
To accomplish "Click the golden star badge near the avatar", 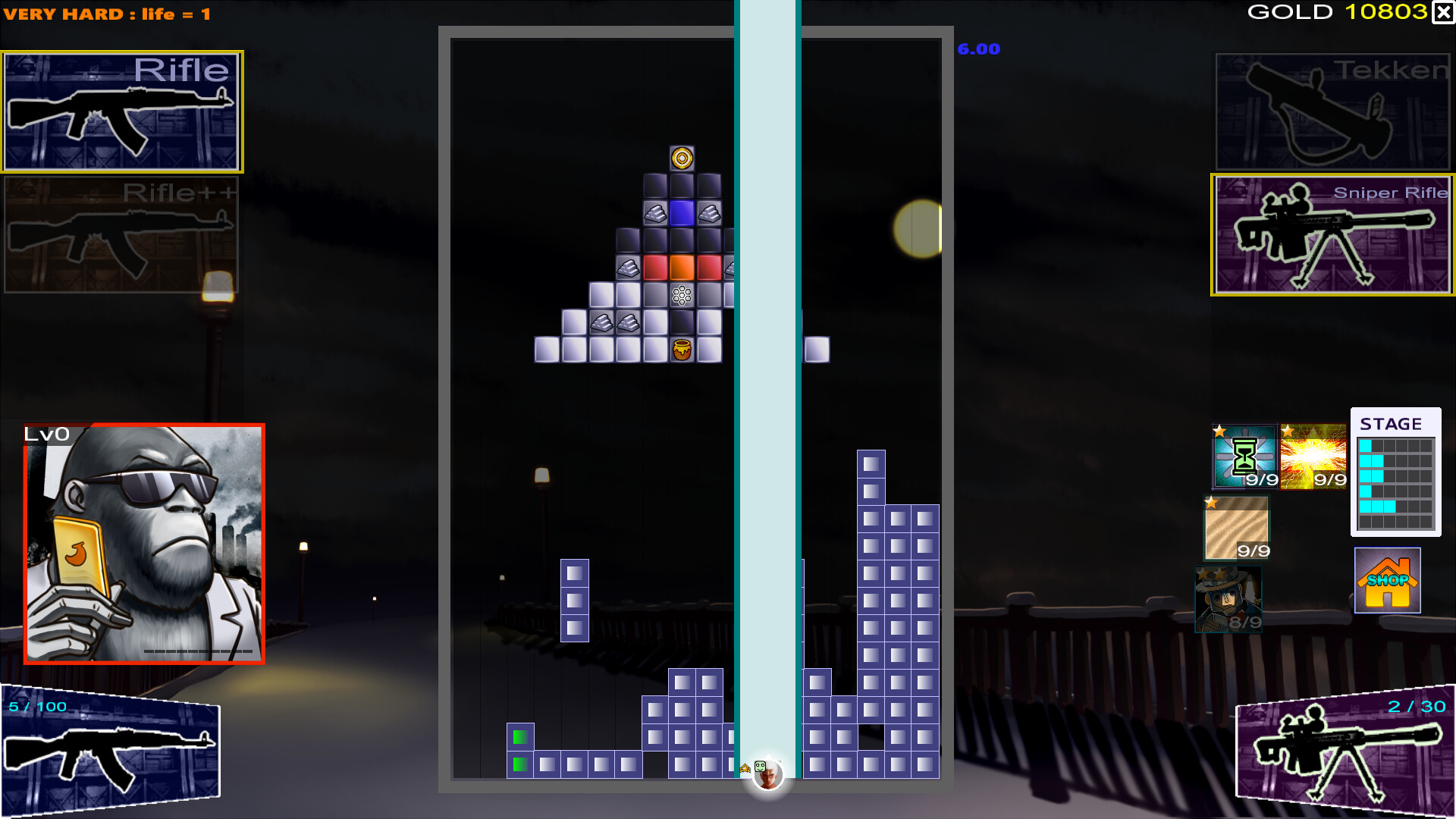I will (747, 767).
